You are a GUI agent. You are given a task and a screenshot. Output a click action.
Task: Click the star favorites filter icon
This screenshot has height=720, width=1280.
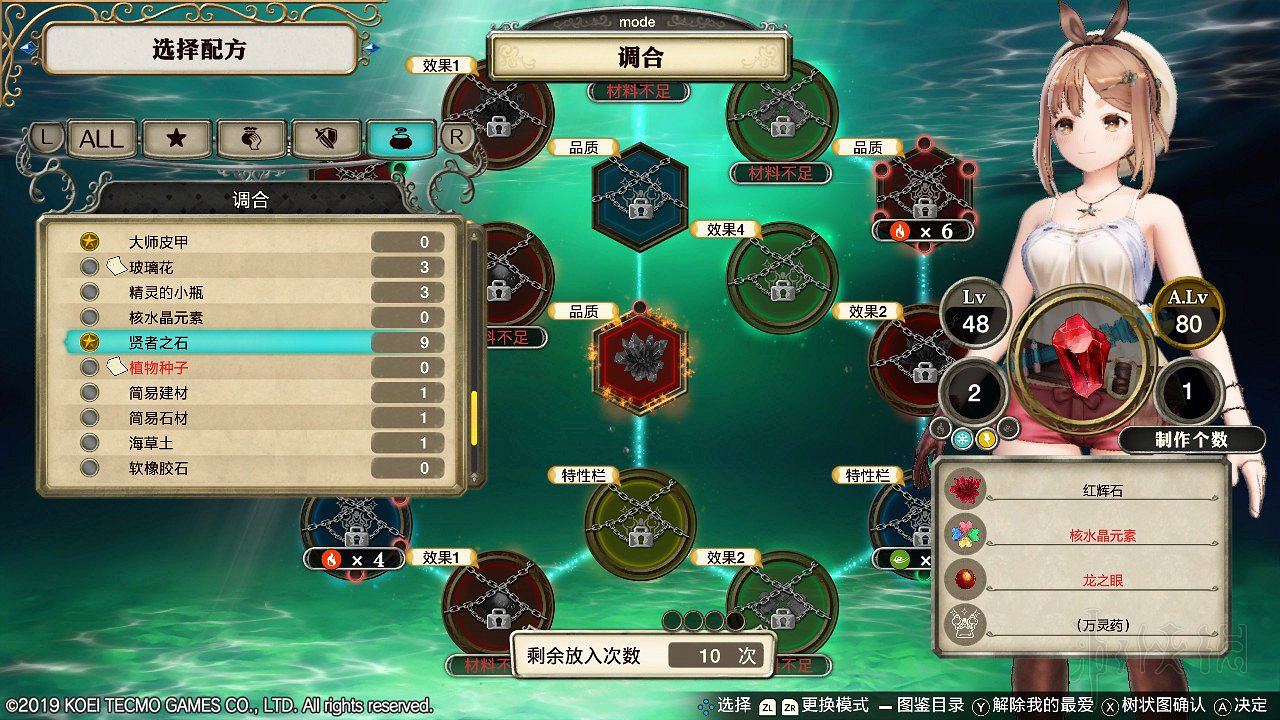(x=176, y=139)
